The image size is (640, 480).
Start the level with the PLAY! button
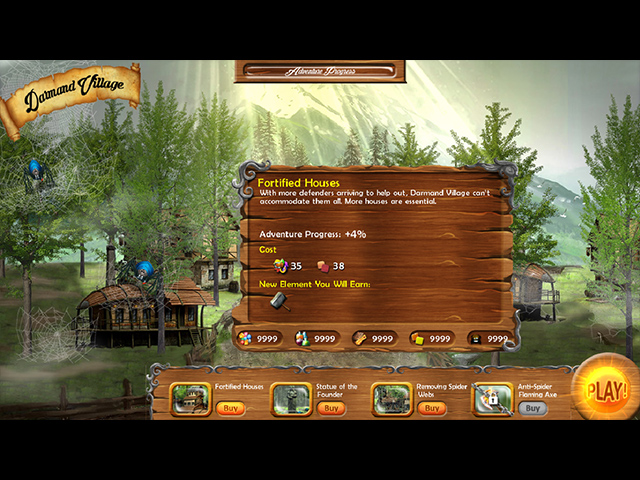(x=606, y=388)
